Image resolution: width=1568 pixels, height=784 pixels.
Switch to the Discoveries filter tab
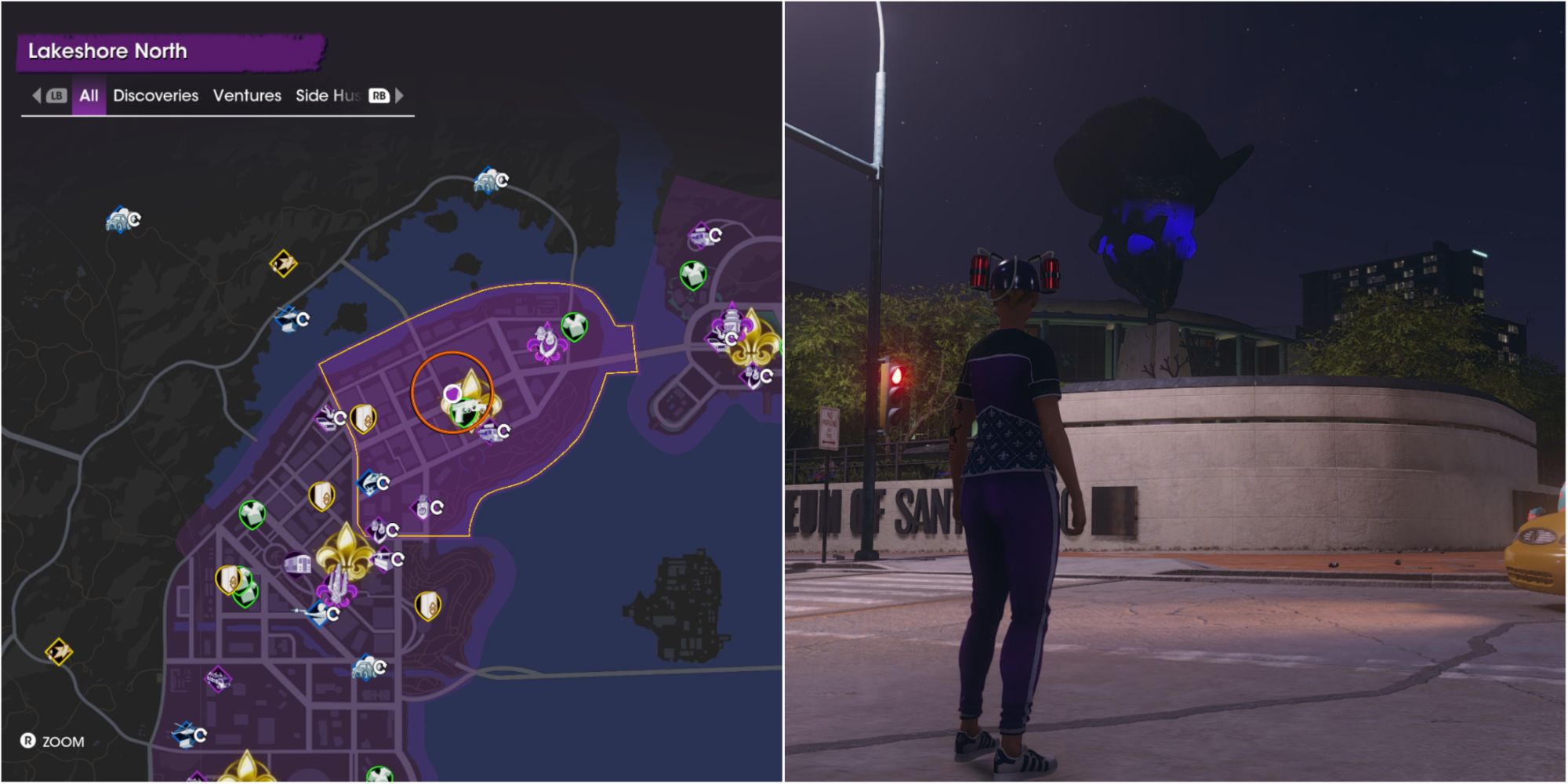pos(154,96)
